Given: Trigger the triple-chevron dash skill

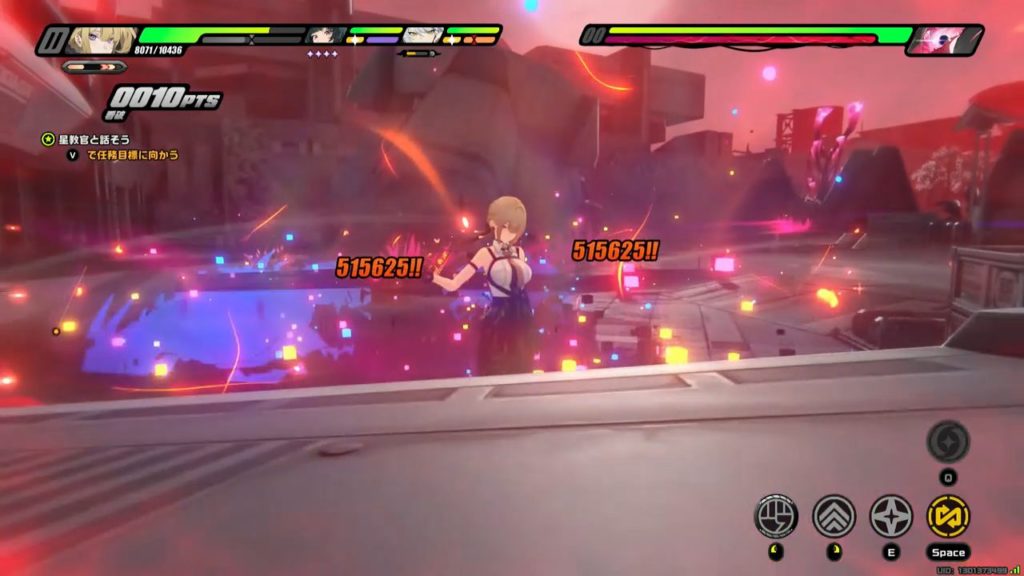Looking at the screenshot, I should (x=833, y=515).
